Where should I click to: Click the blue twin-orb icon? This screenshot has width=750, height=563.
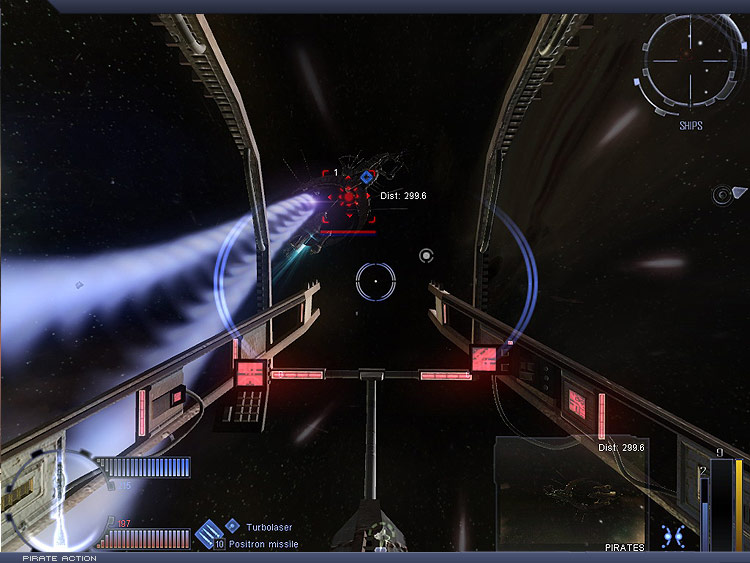(673, 535)
